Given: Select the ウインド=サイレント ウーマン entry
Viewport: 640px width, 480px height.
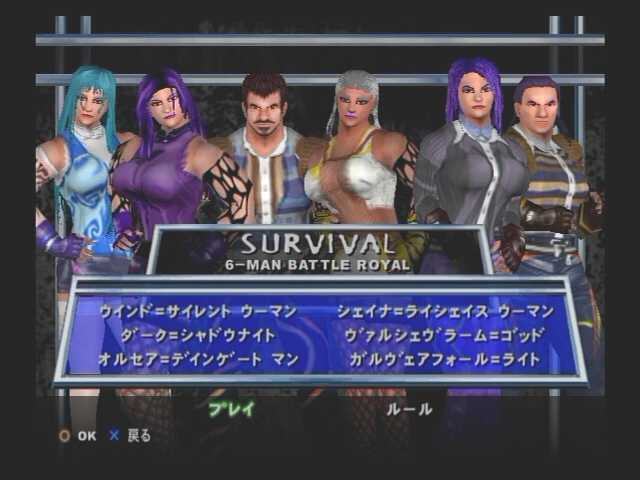Looking at the screenshot, I should (x=199, y=311).
